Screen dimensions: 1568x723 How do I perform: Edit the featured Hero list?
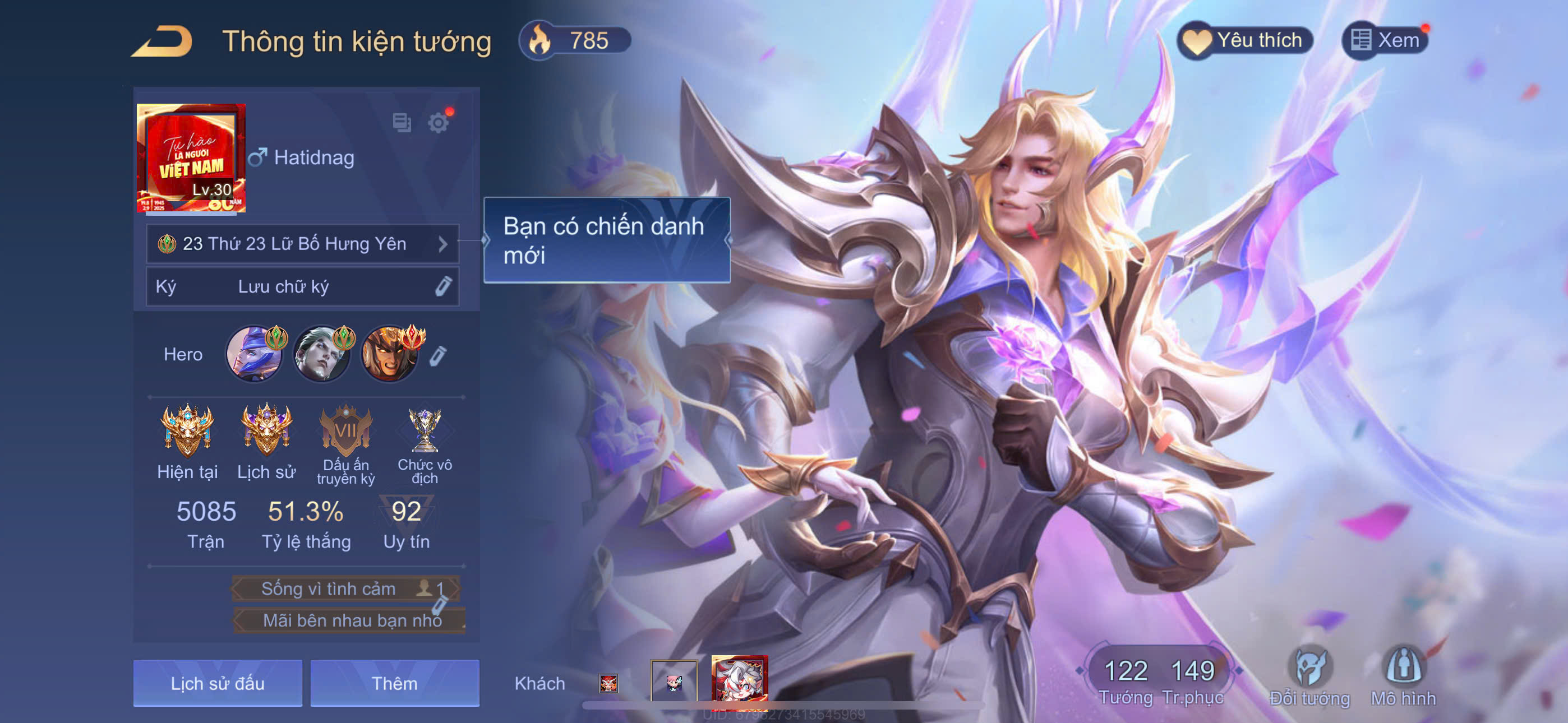click(x=438, y=355)
